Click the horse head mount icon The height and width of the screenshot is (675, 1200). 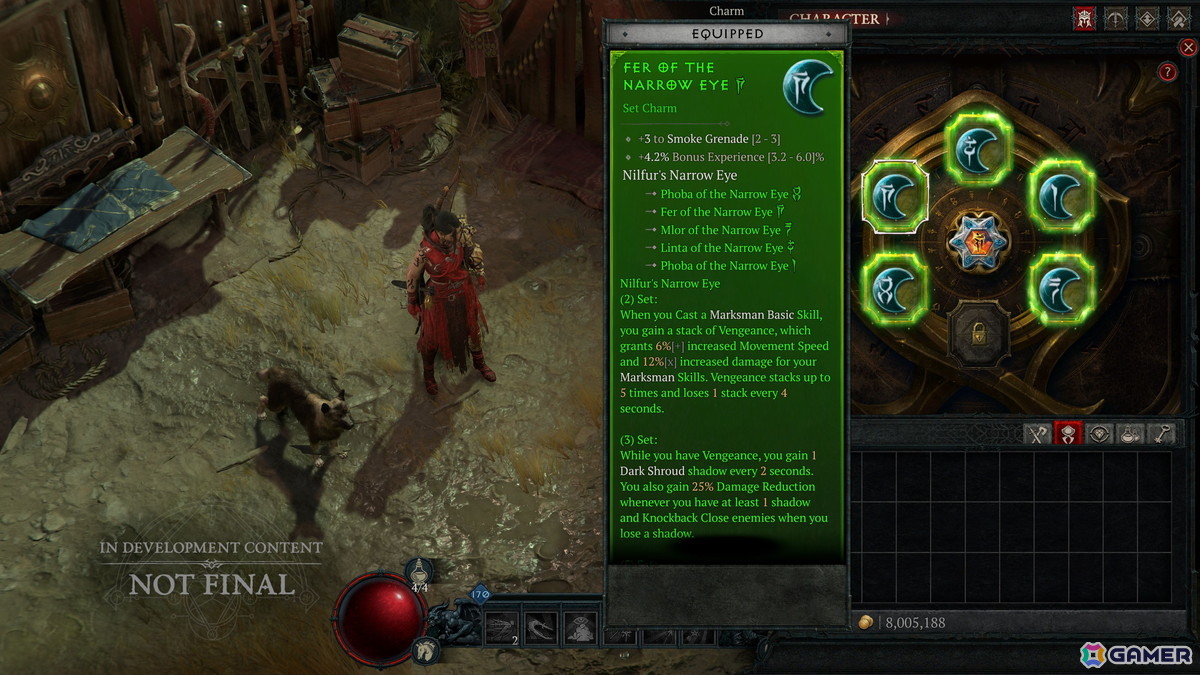424,648
